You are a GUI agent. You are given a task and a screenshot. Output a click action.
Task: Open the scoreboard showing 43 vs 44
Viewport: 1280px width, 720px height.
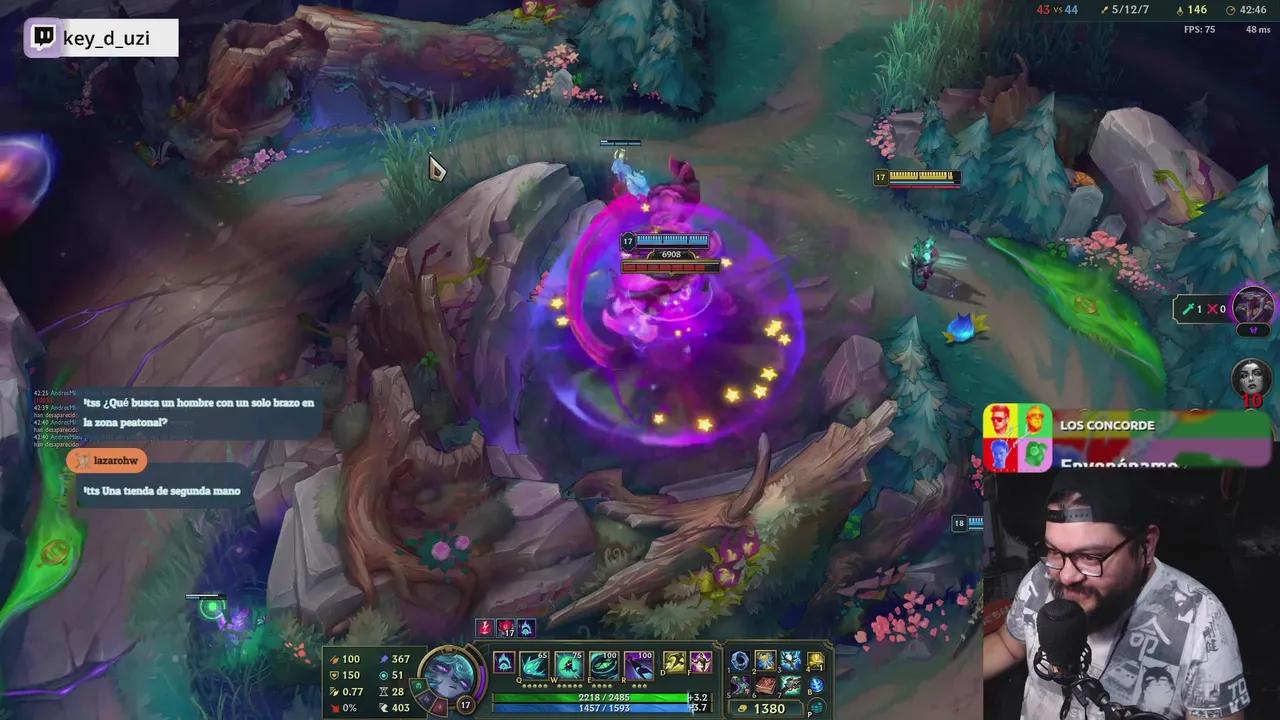click(x=1057, y=9)
